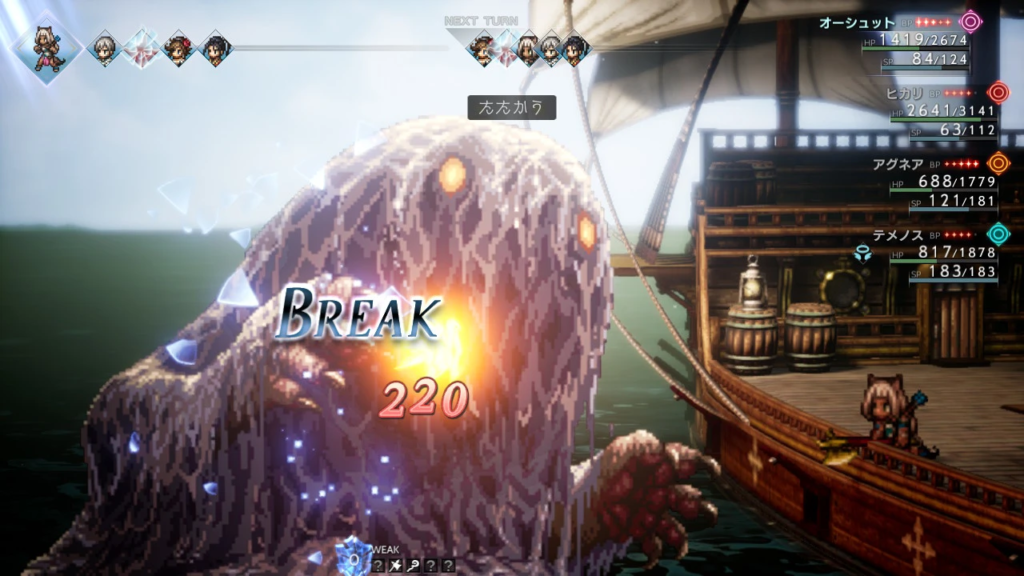
Task: Click the broken blue shield counter
Action: coord(353,556)
